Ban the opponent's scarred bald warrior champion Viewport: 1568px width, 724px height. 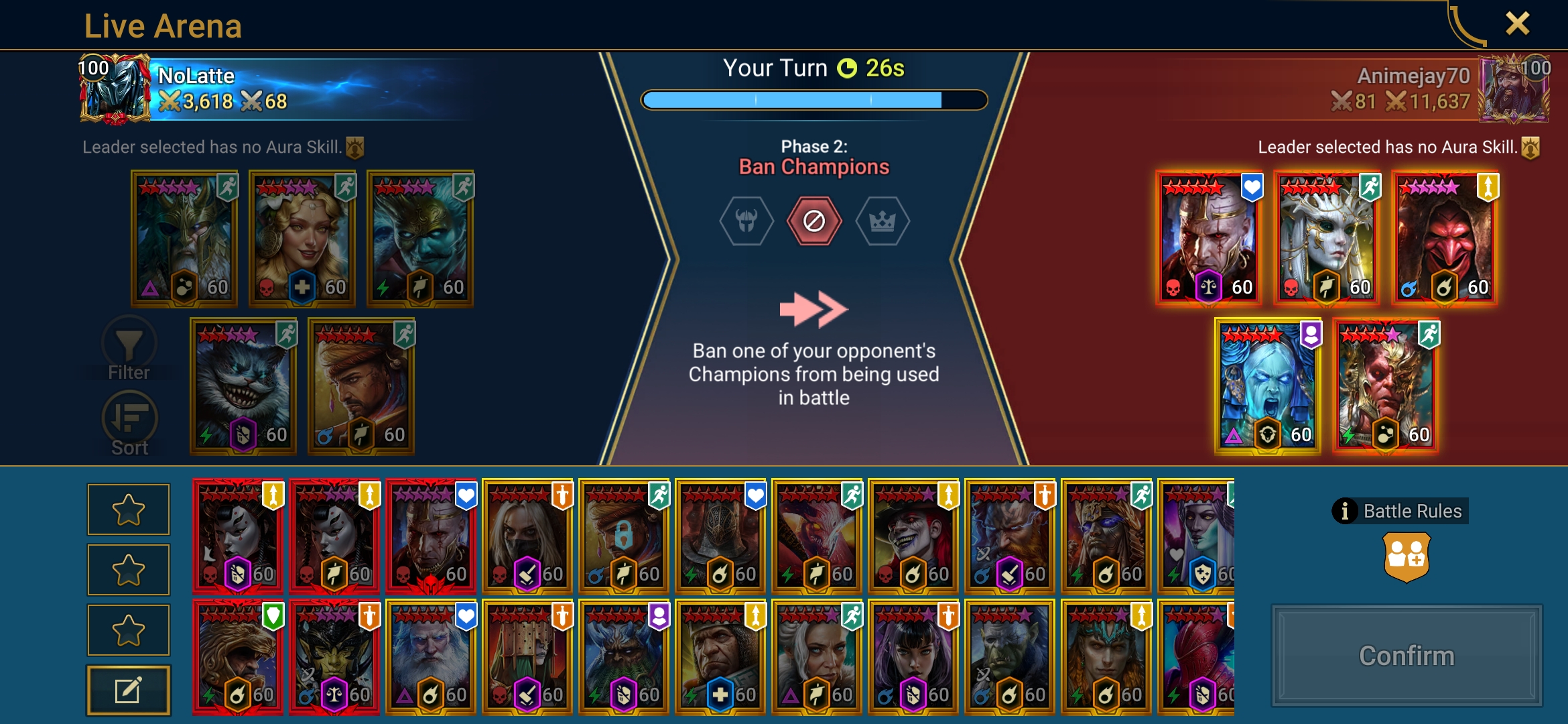(1209, 239)
